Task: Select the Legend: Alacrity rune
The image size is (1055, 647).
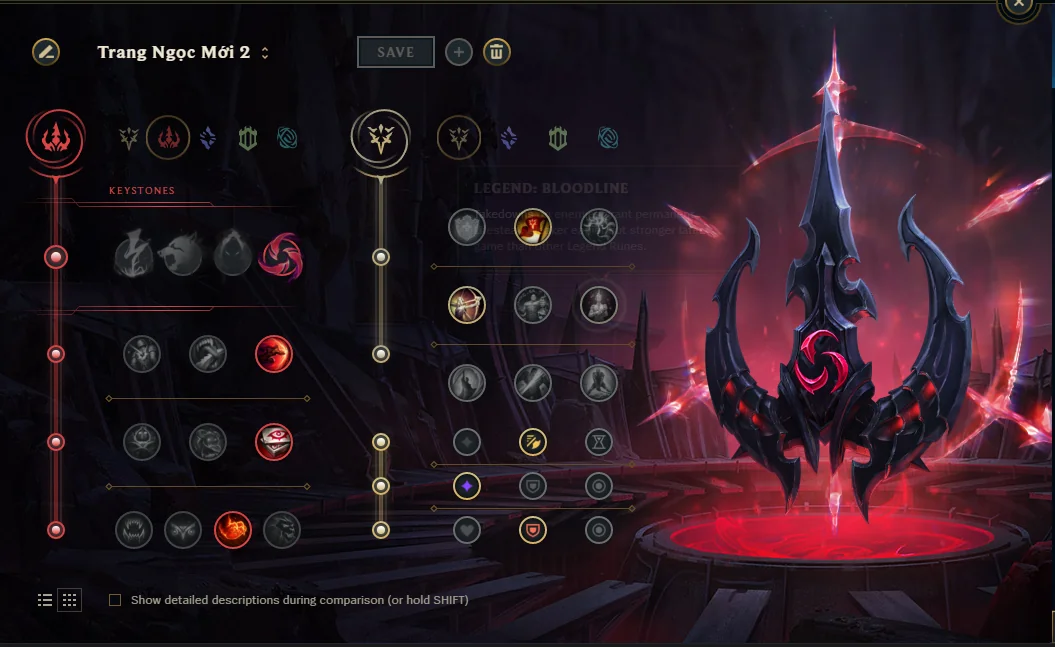Action: point(467,304)
